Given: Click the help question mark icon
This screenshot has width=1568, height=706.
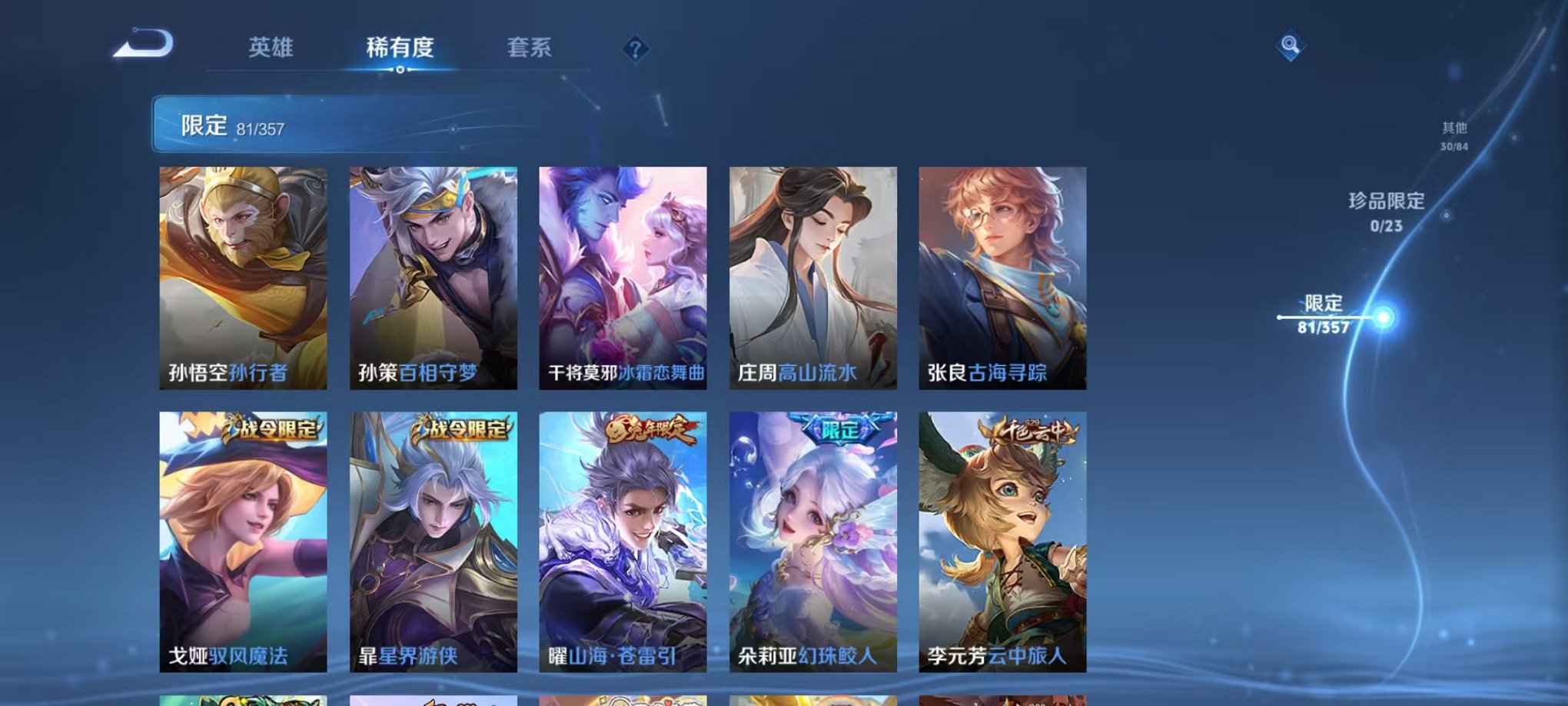Looking at the screenshot, I should (x=635, y=49).
